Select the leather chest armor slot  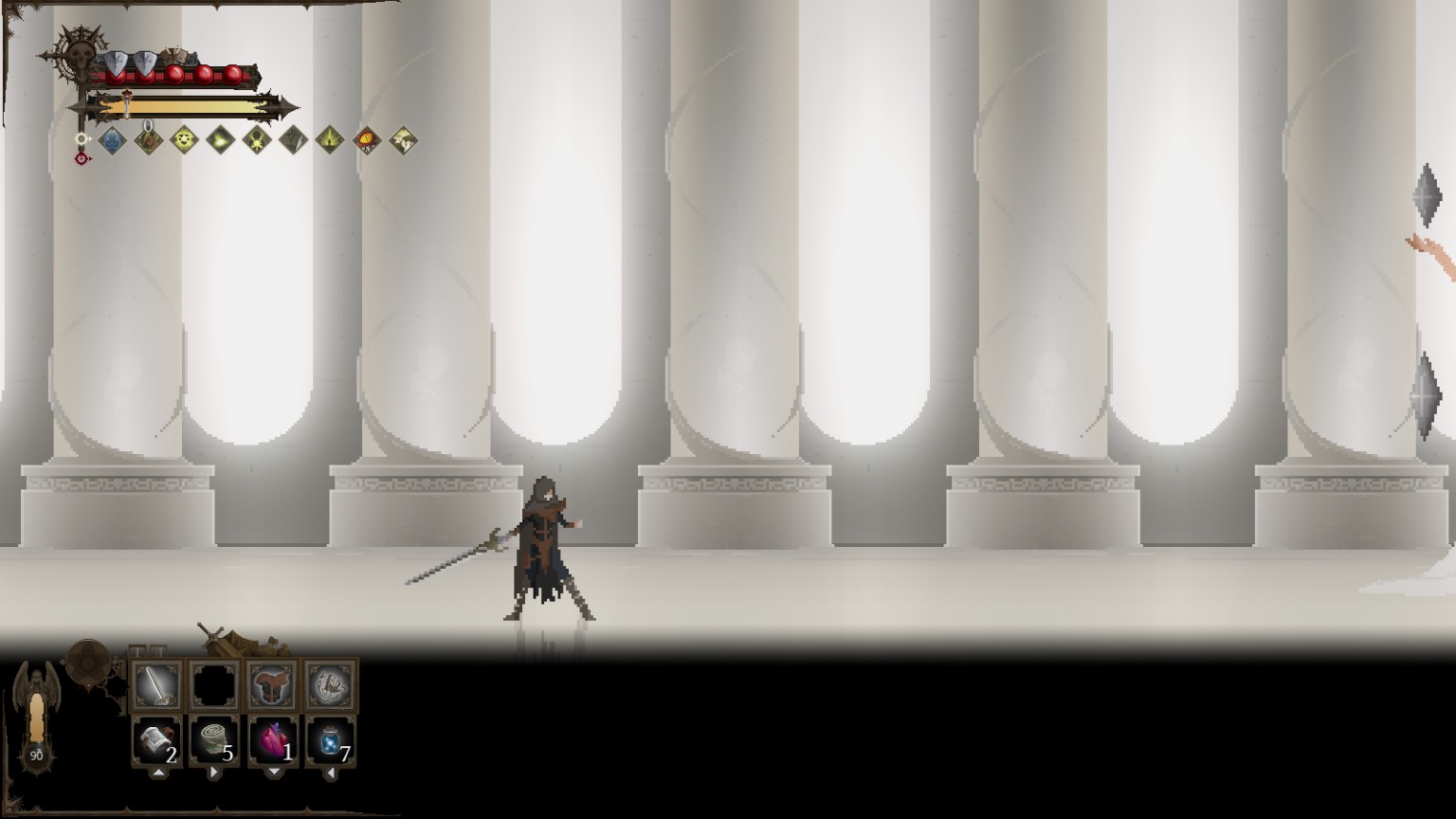[x=273, y=685]
